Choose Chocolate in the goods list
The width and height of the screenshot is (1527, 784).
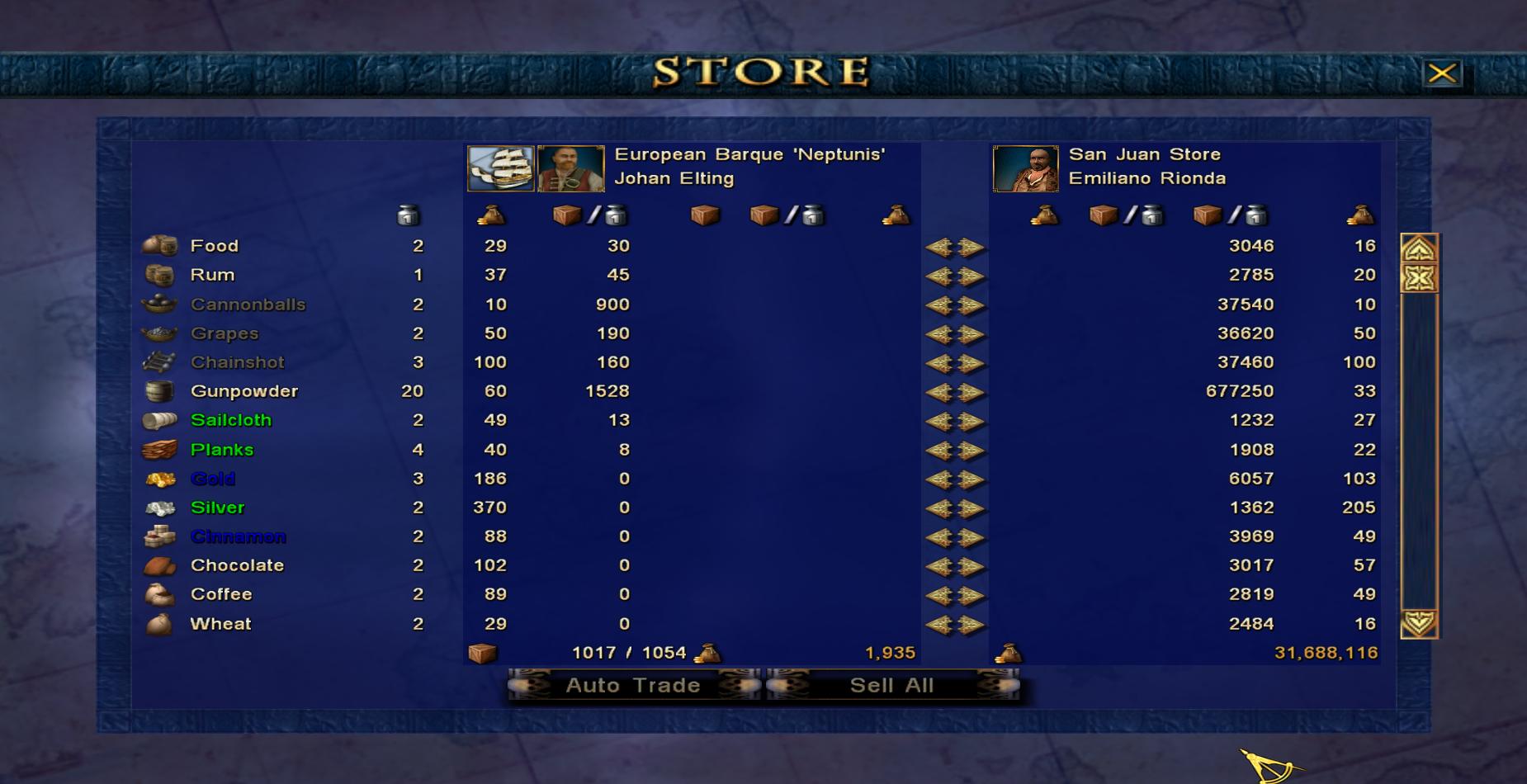(238, 565)
